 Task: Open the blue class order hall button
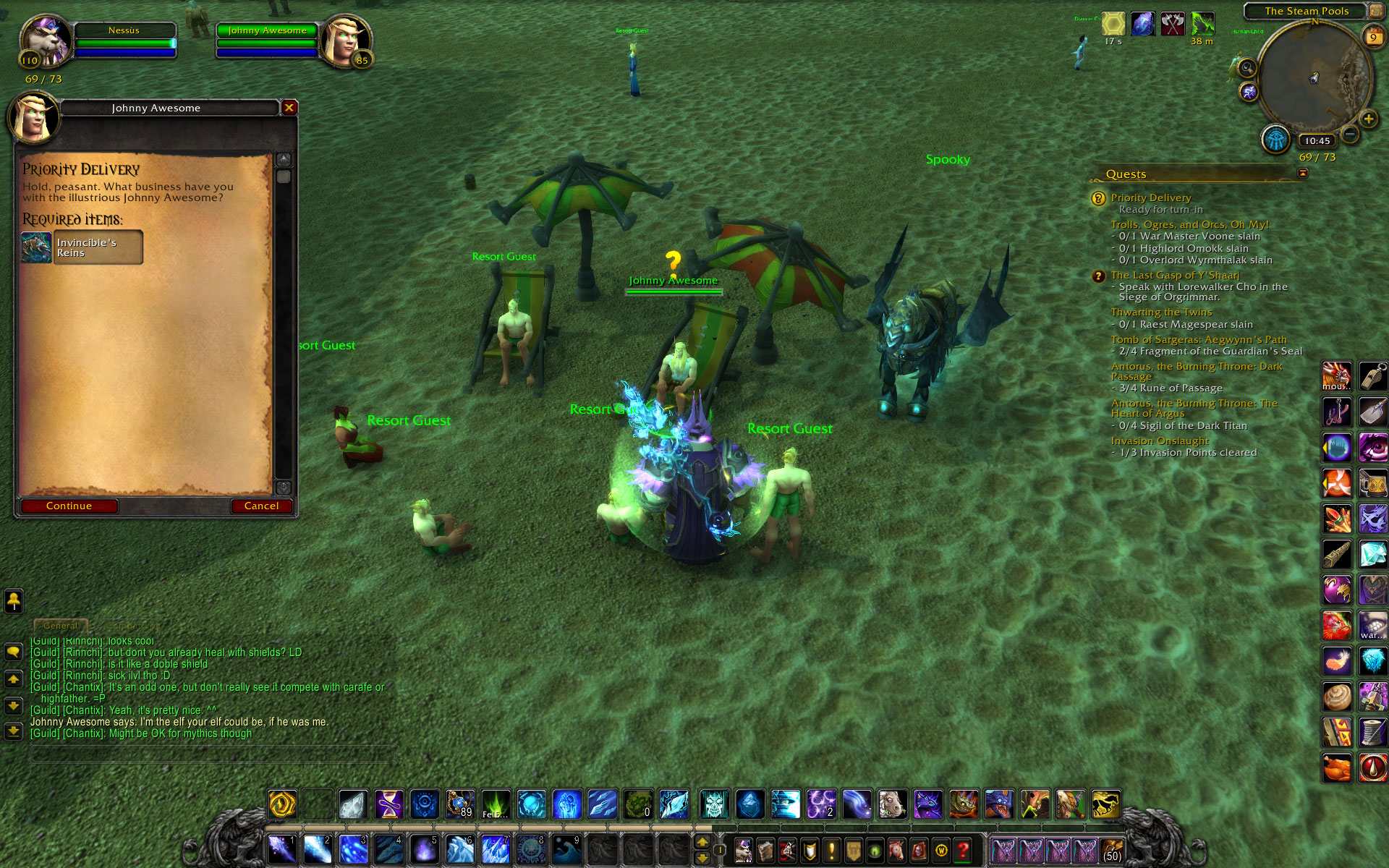point(1275,139)
